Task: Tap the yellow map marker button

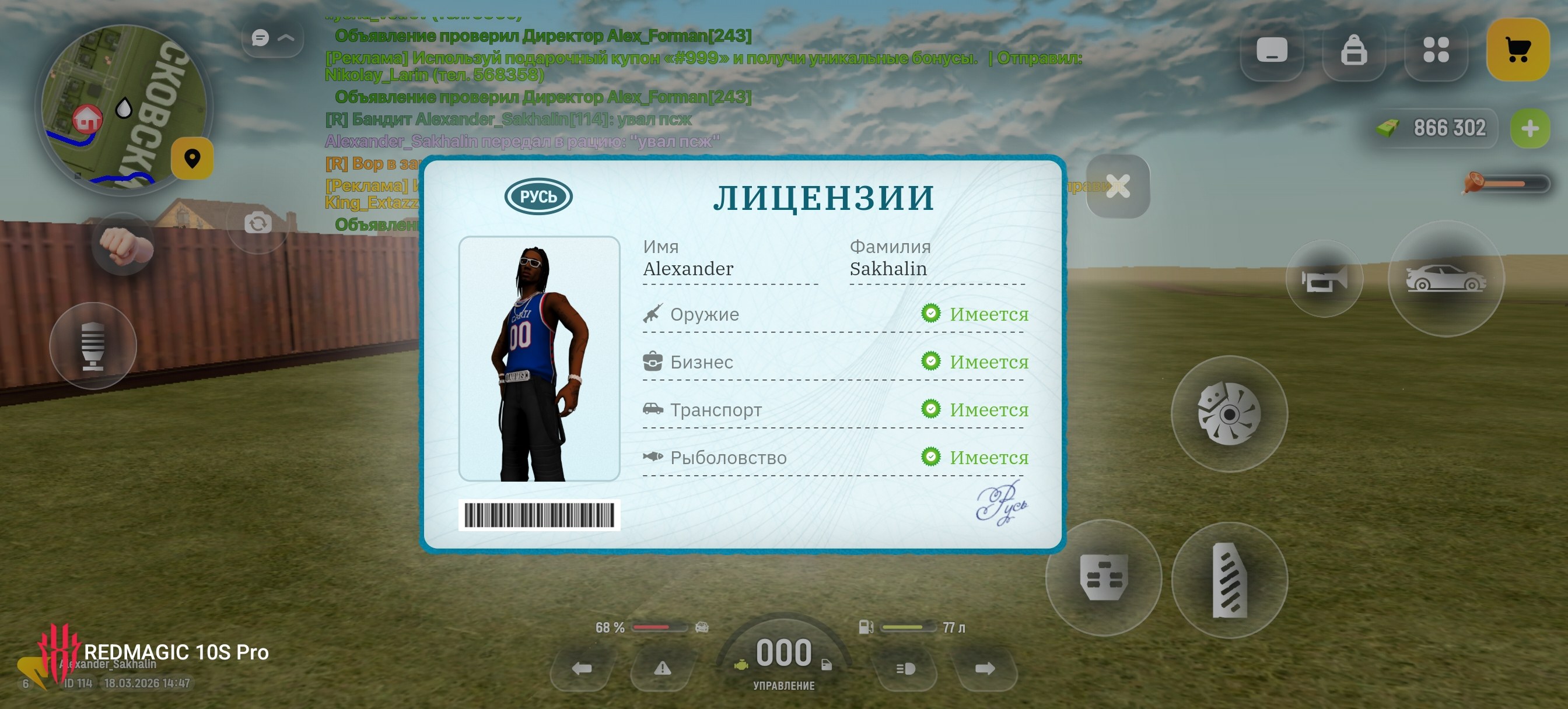Action: point(192,158)
